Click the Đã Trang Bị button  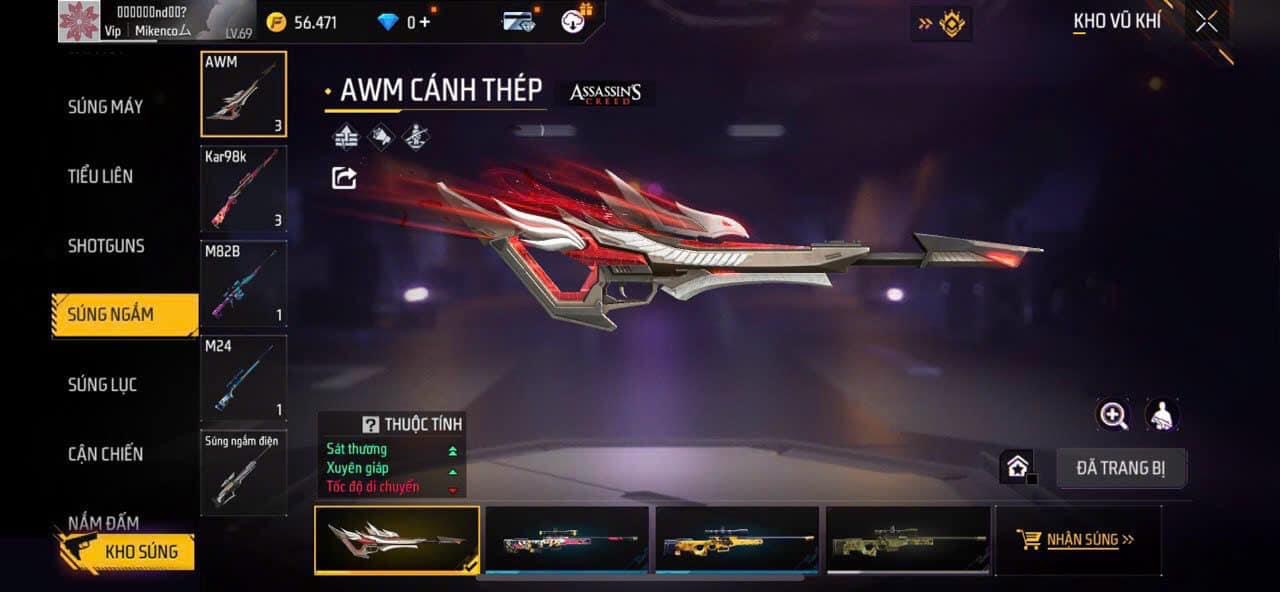click(1121, 468)
